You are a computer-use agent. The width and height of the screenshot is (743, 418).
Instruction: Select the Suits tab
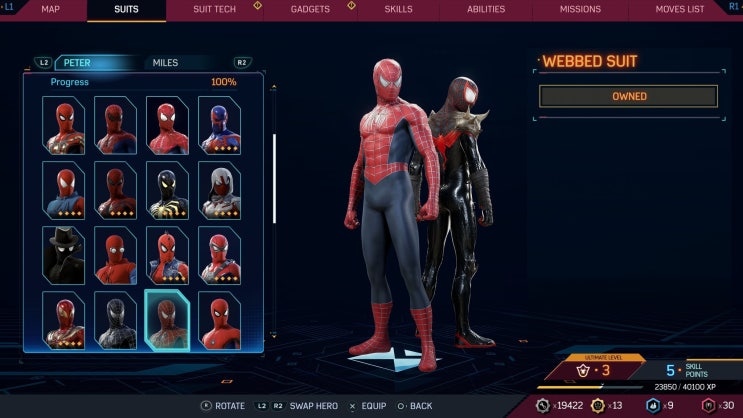click(127, 10)
